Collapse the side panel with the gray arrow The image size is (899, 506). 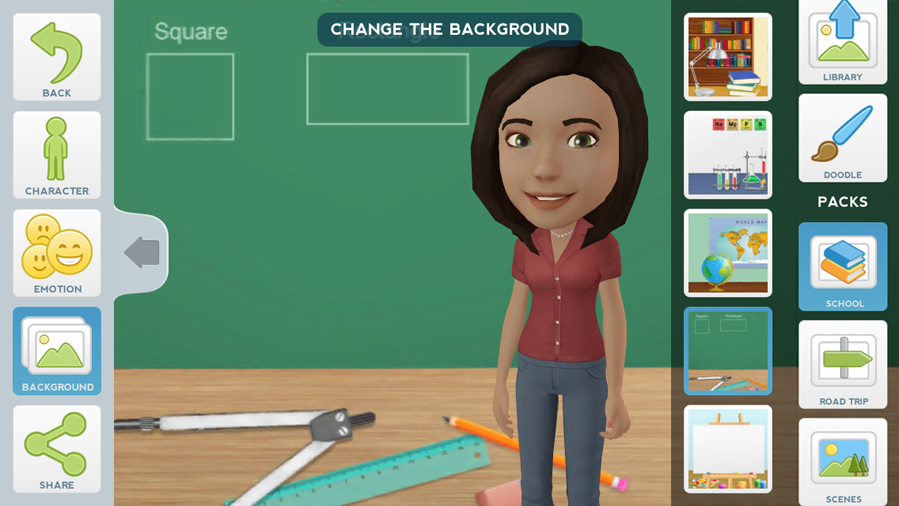(142, 252)
